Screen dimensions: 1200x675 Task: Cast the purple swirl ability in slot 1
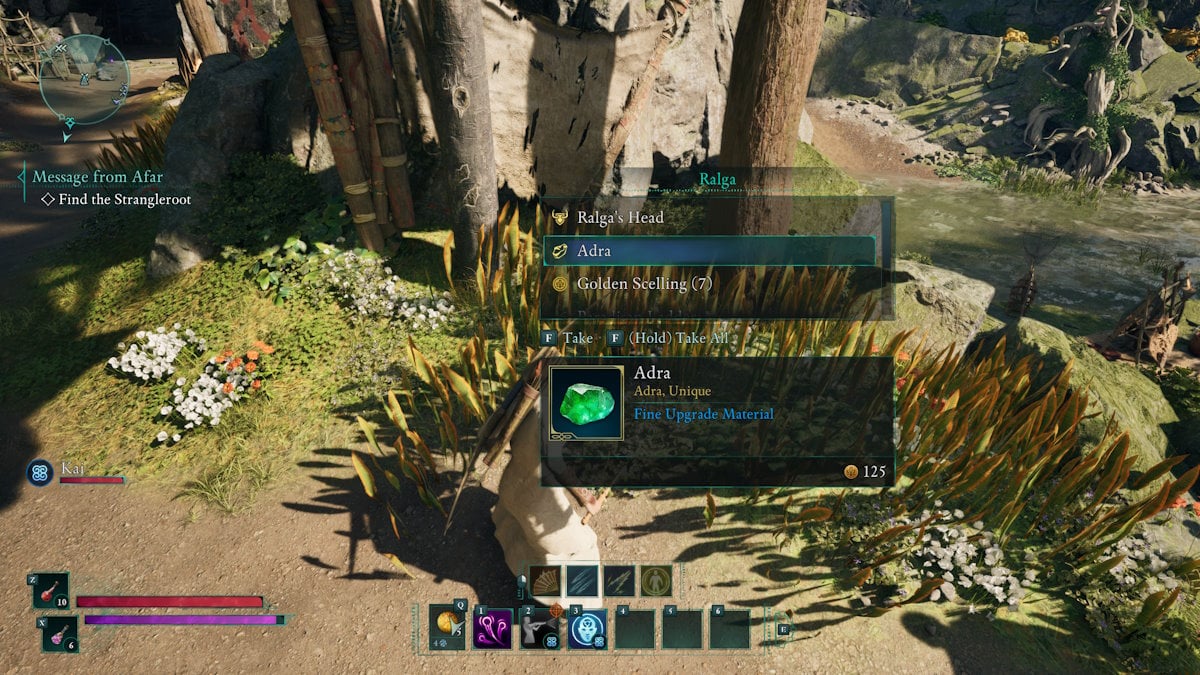tap(493, 629)
